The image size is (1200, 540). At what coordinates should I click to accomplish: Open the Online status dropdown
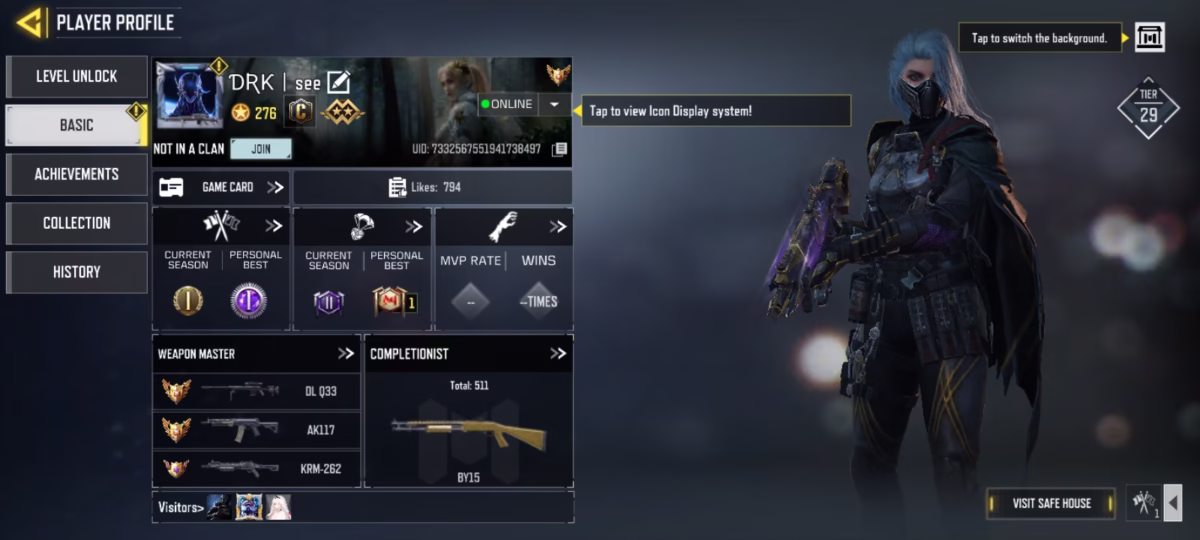pos(554,104)
